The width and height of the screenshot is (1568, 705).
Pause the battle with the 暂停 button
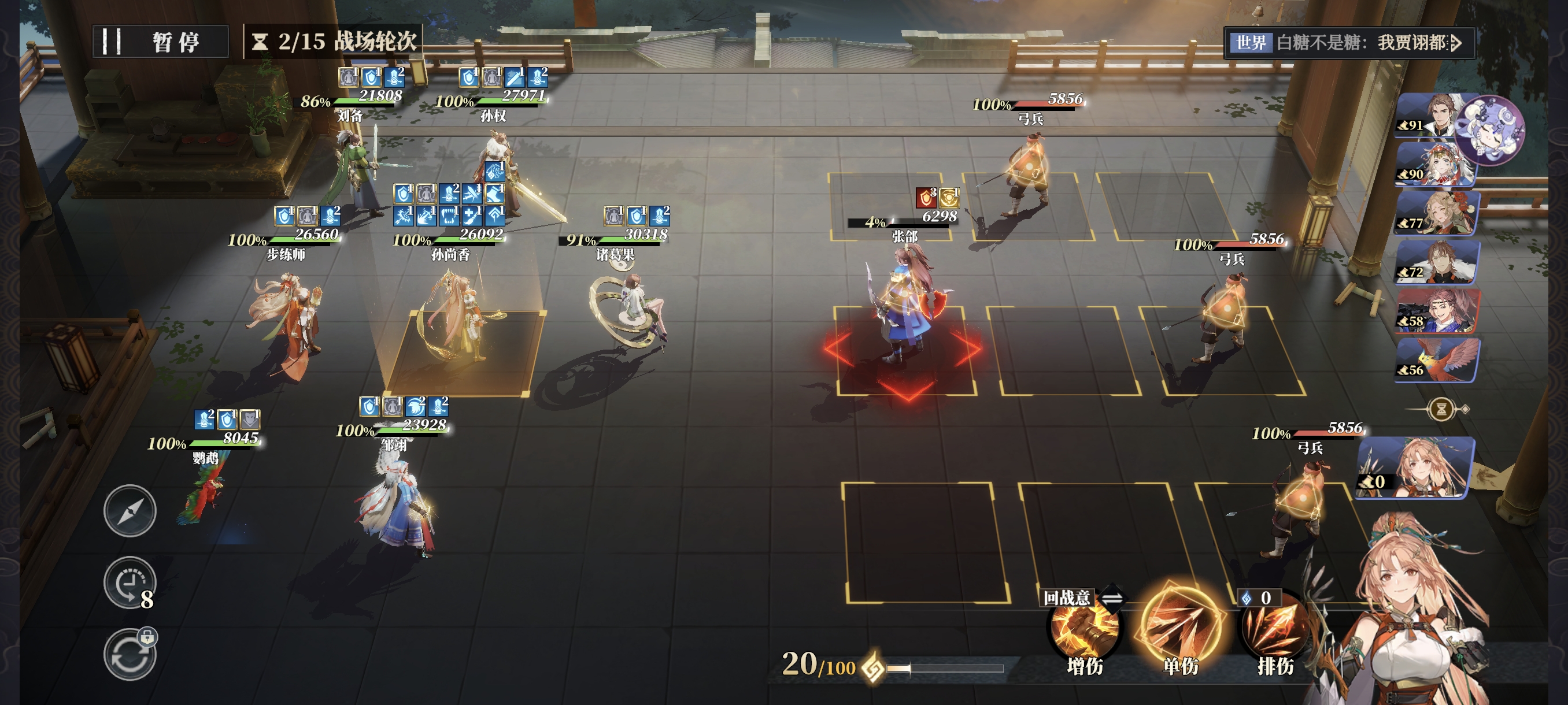click(x=161, y=42)
